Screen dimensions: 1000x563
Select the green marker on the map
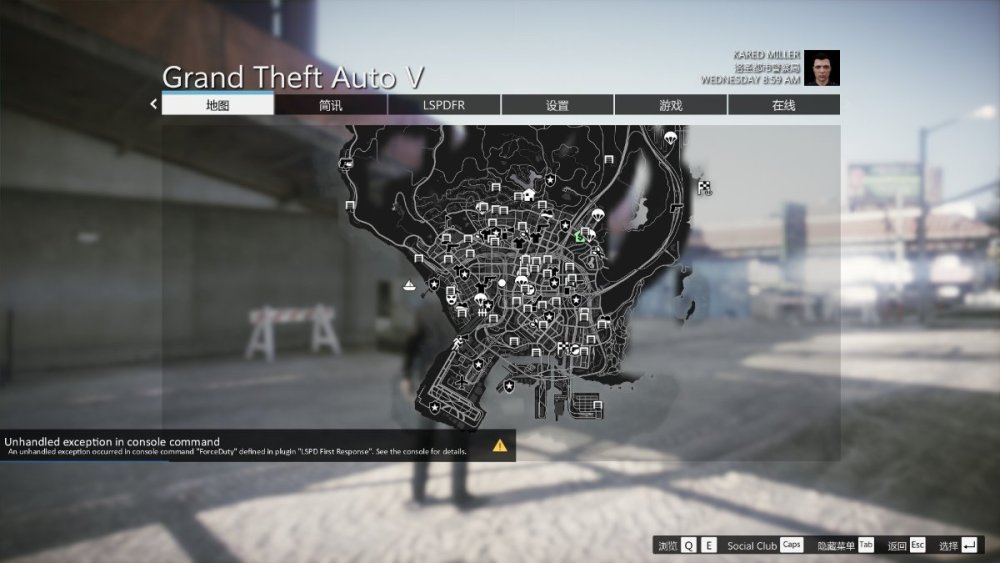pos(580,237)
